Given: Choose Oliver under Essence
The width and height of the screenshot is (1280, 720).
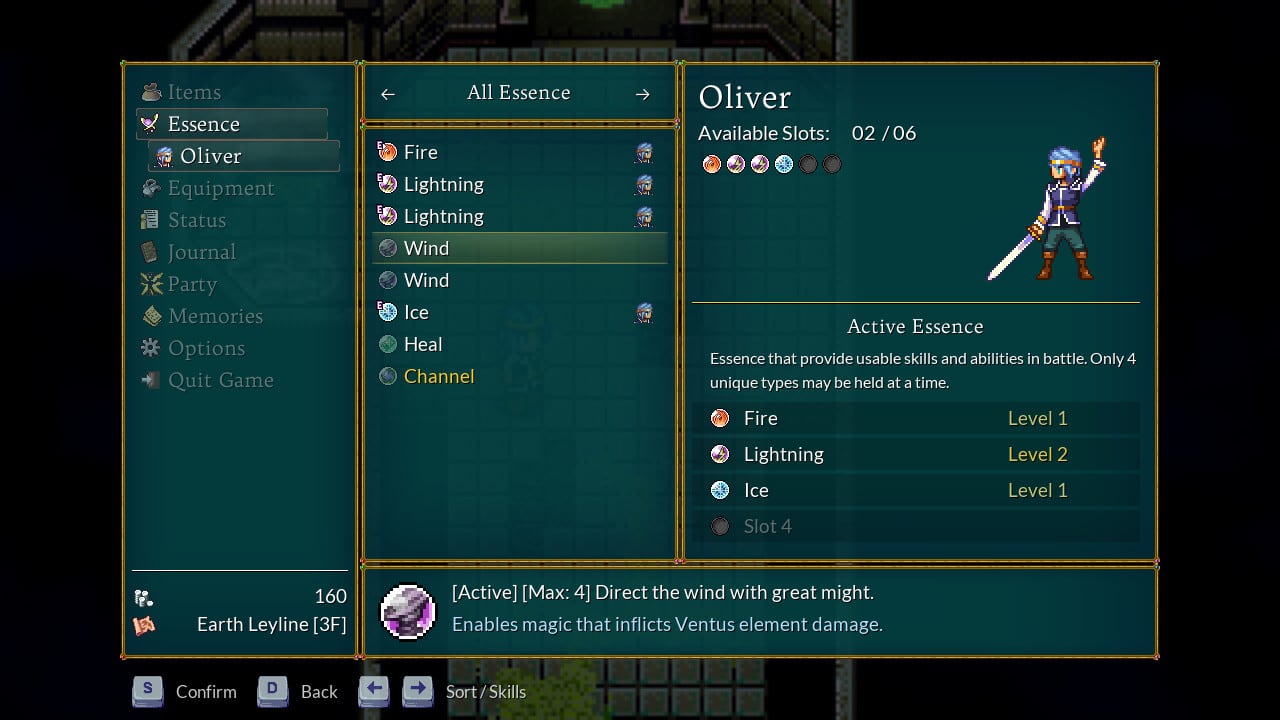Looking at the screenshot, I should coord(210,156).
